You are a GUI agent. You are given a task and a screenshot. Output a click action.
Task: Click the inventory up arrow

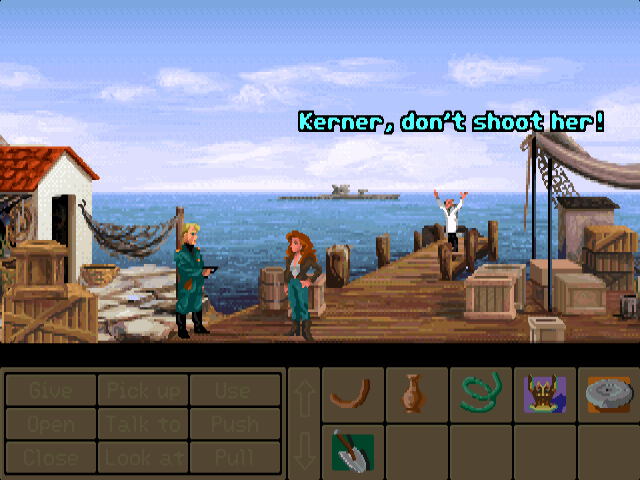click(304, 397)
